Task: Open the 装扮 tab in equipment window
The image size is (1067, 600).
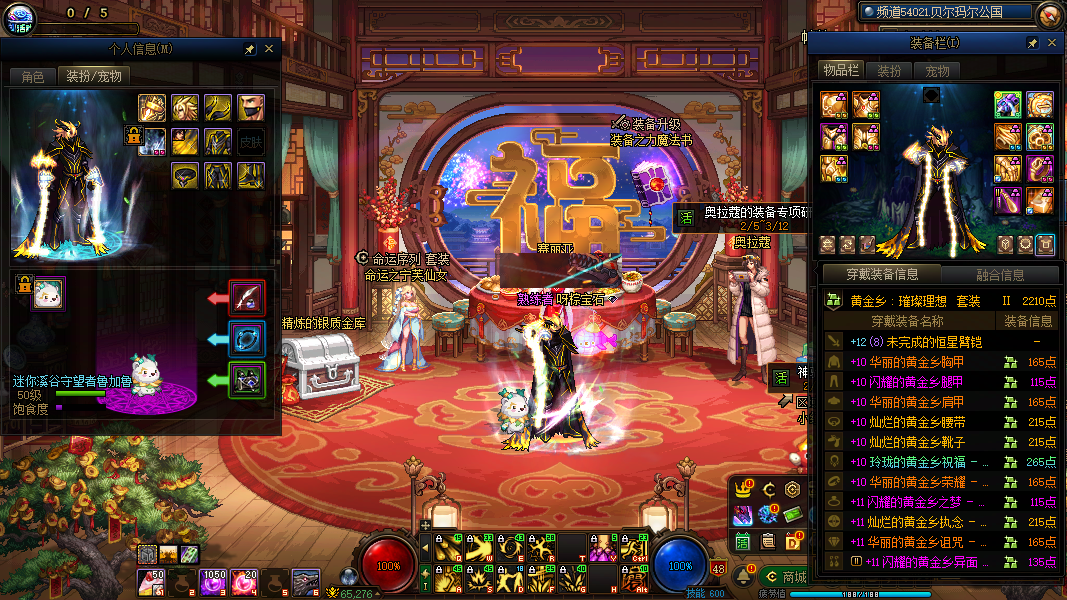Action: [x=889, y=71]
